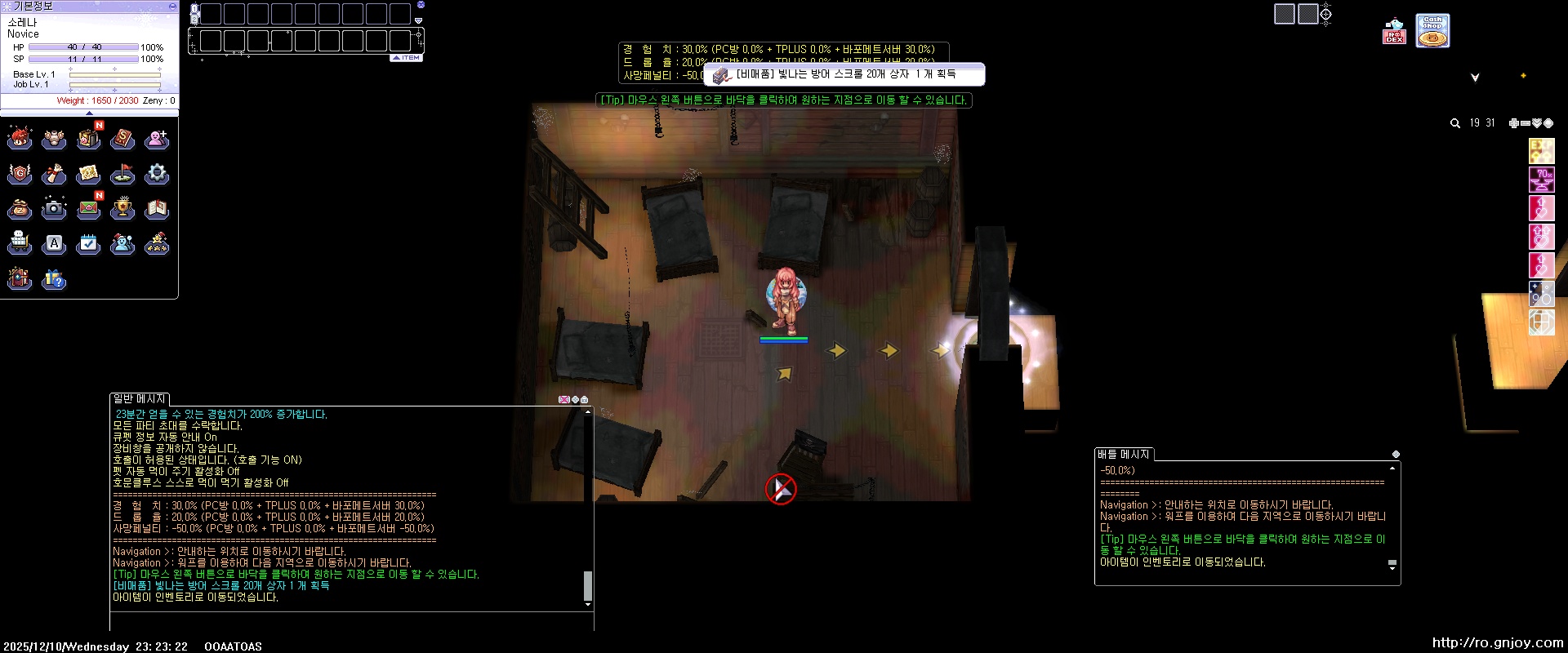The height and width of the screenshot is (653, 1568).
Task: Minimize the 기본정보 window
Action: (172, 6)
